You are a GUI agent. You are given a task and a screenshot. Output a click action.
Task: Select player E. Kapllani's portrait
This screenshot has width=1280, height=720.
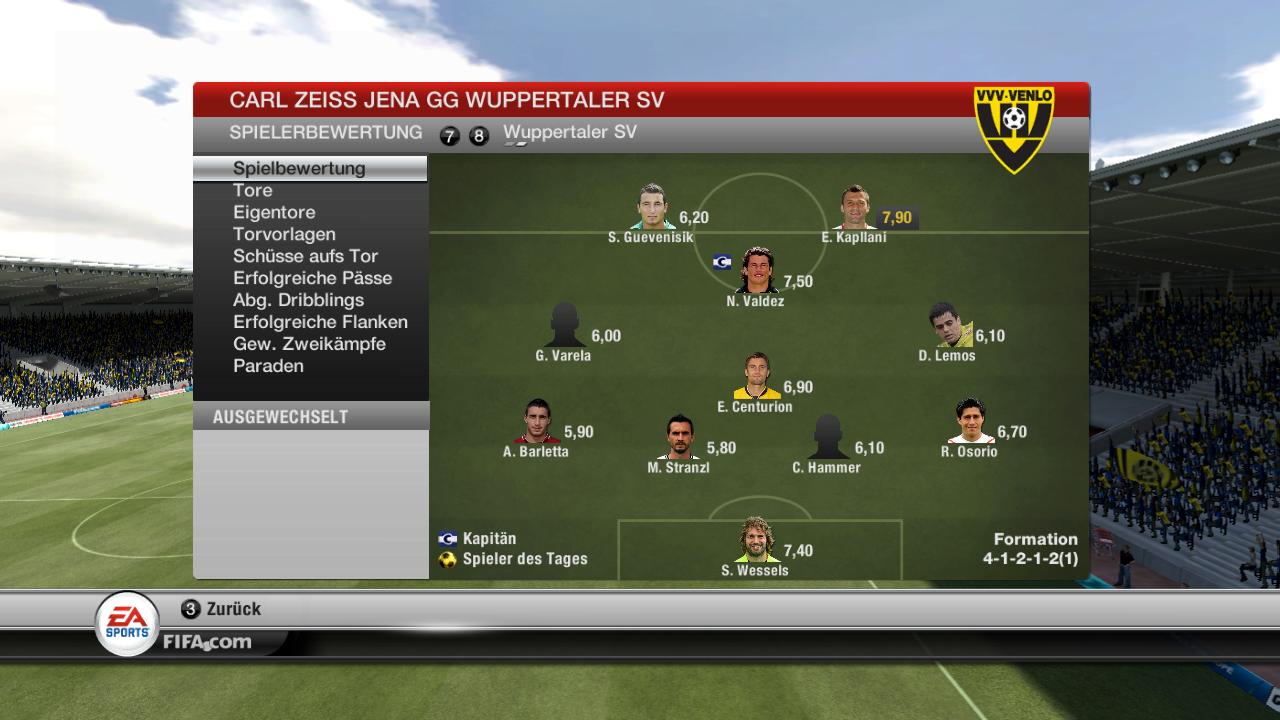click(855, 208)
